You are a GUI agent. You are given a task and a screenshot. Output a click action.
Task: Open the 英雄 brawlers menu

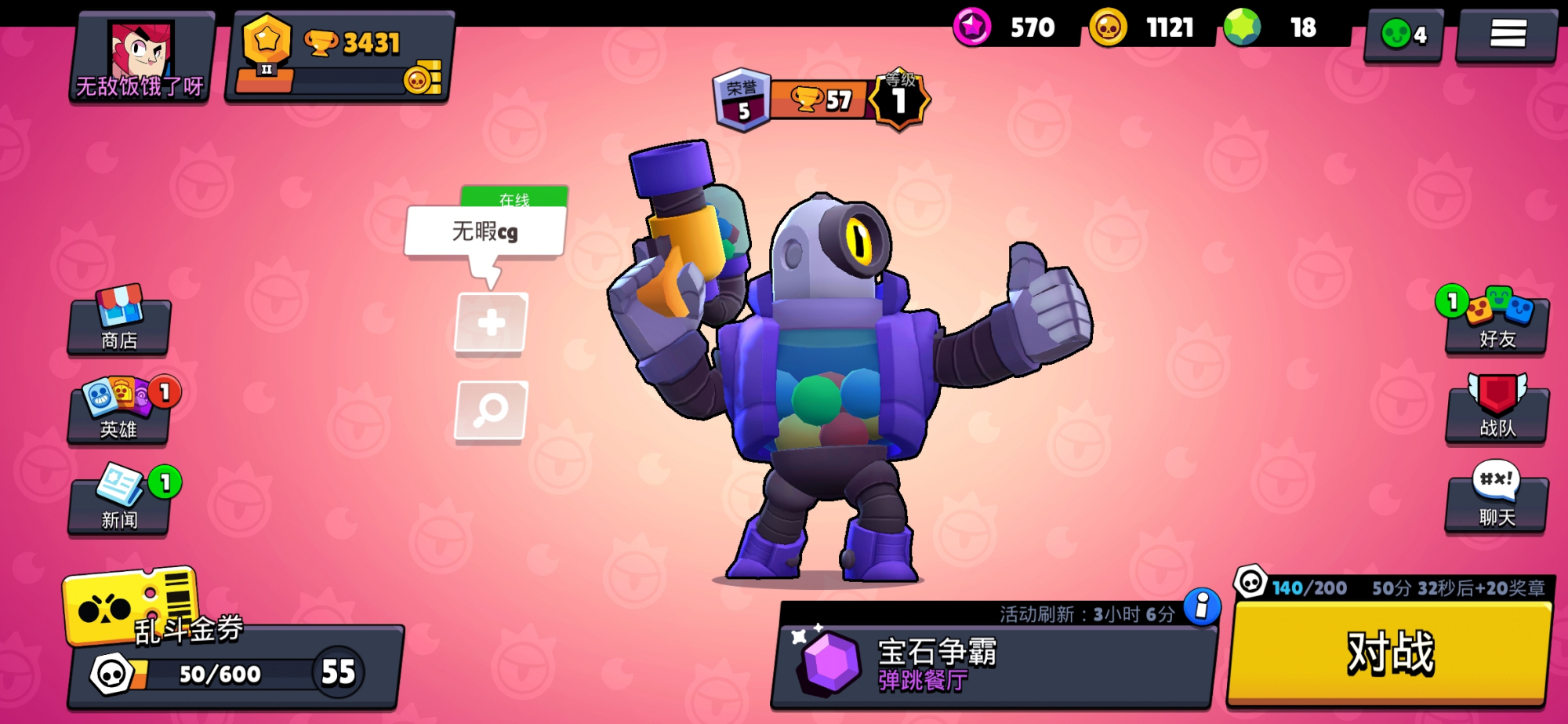(119, 412)
